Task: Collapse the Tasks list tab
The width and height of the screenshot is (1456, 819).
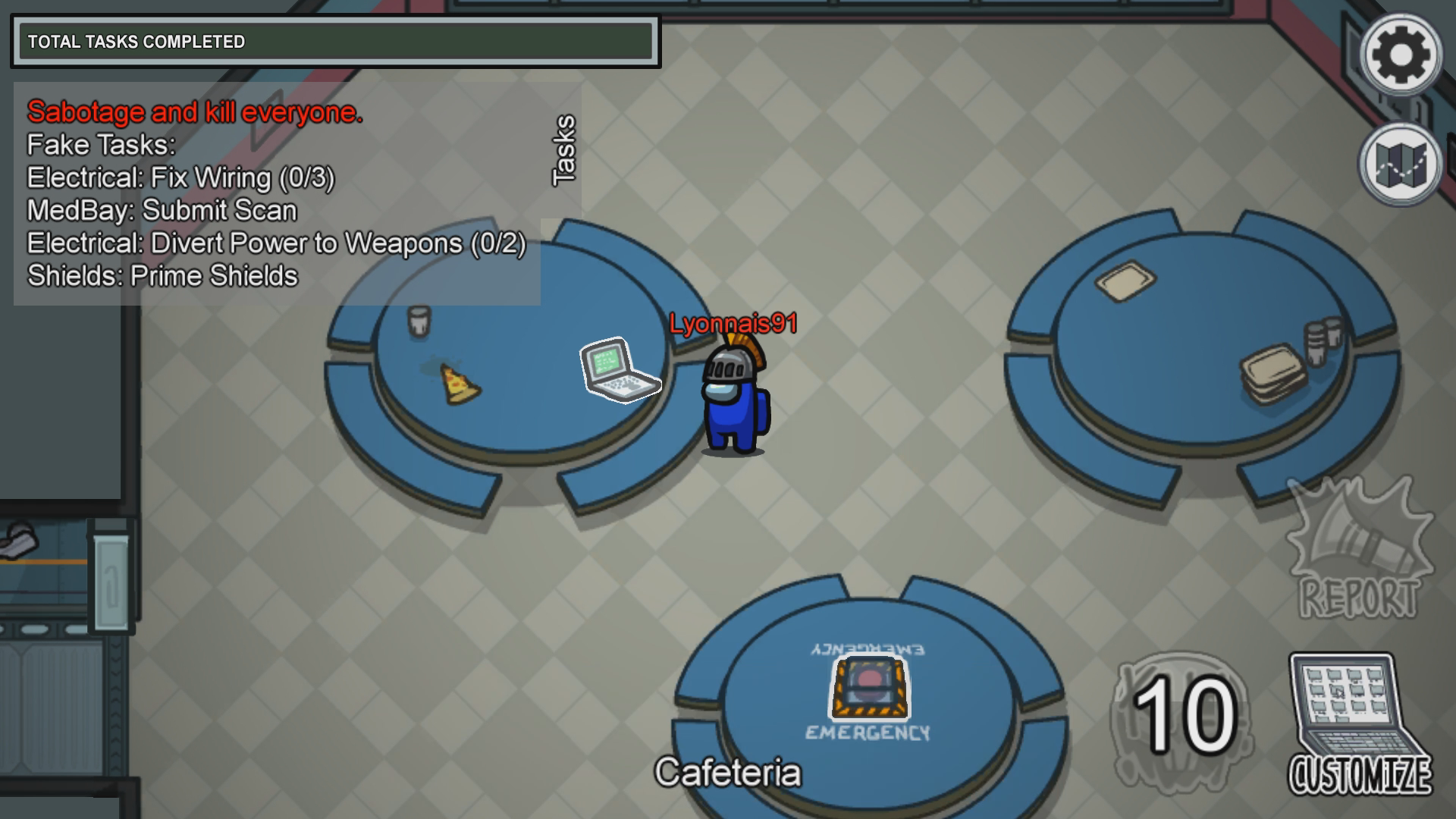Action: click(563, 150)
